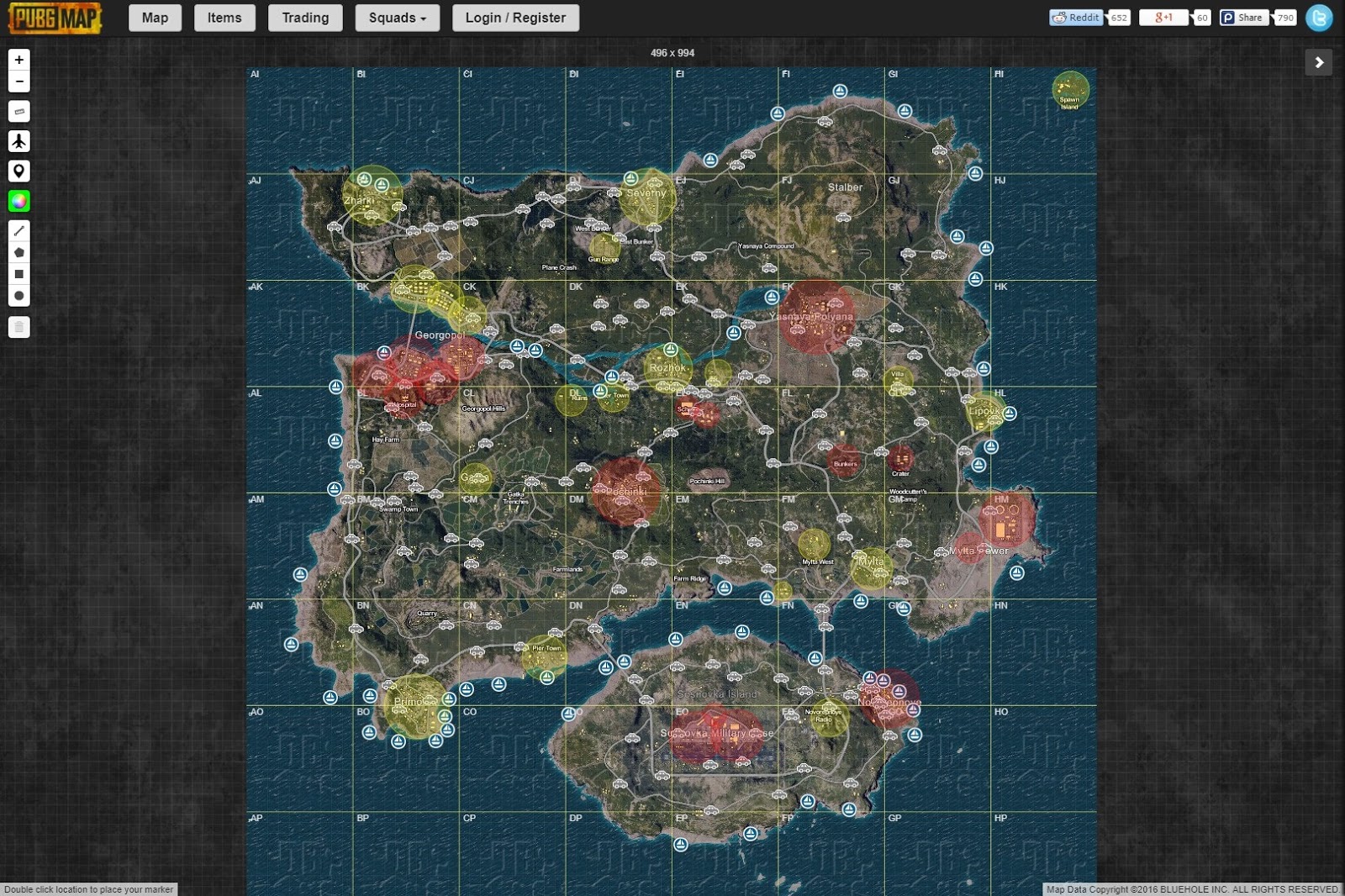This screenshot has height=896, width=1345.
Task: Select the plane flight path tool
Action: click(18, 141)
